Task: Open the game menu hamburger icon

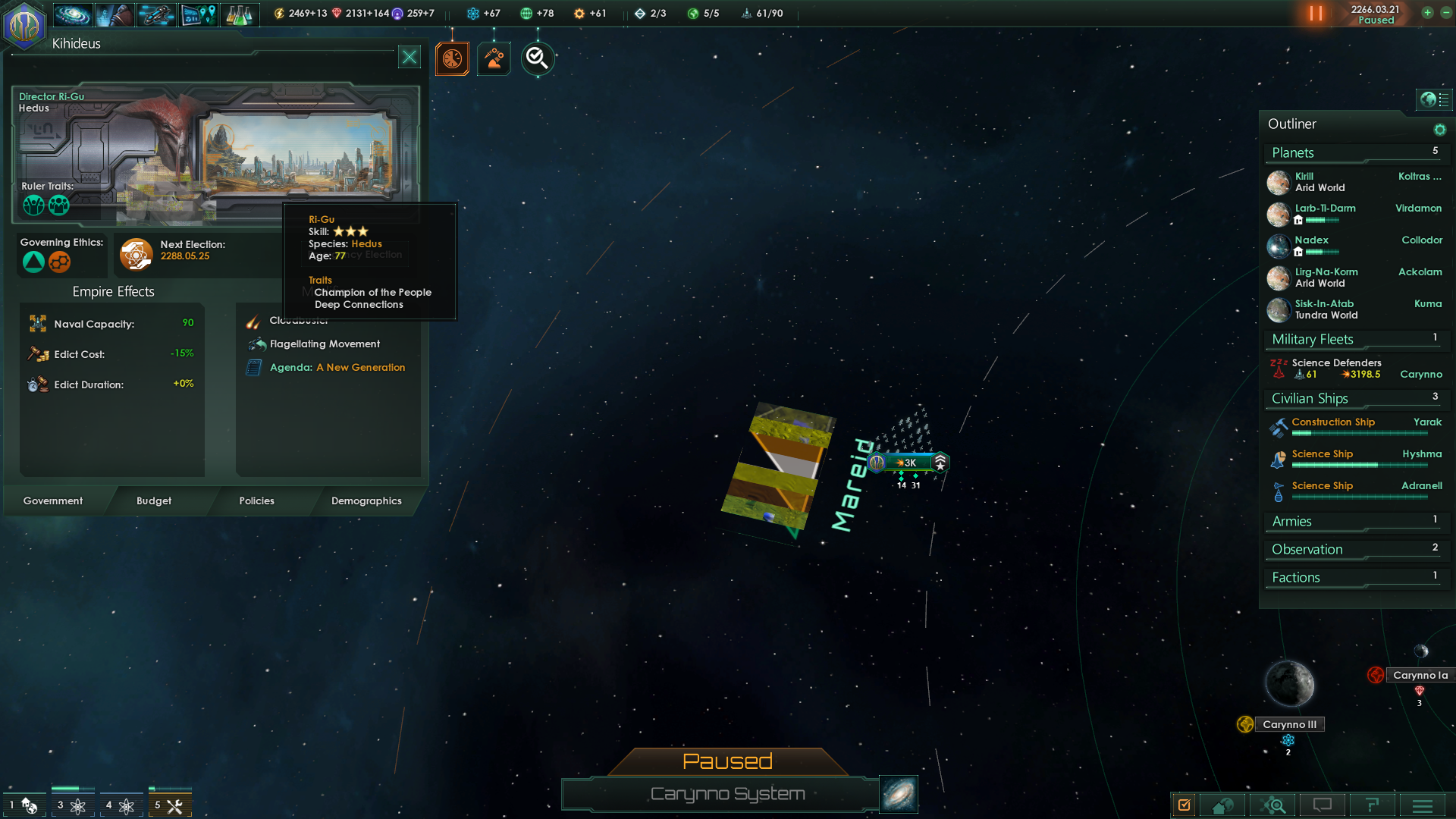Action: point(1422,805)
